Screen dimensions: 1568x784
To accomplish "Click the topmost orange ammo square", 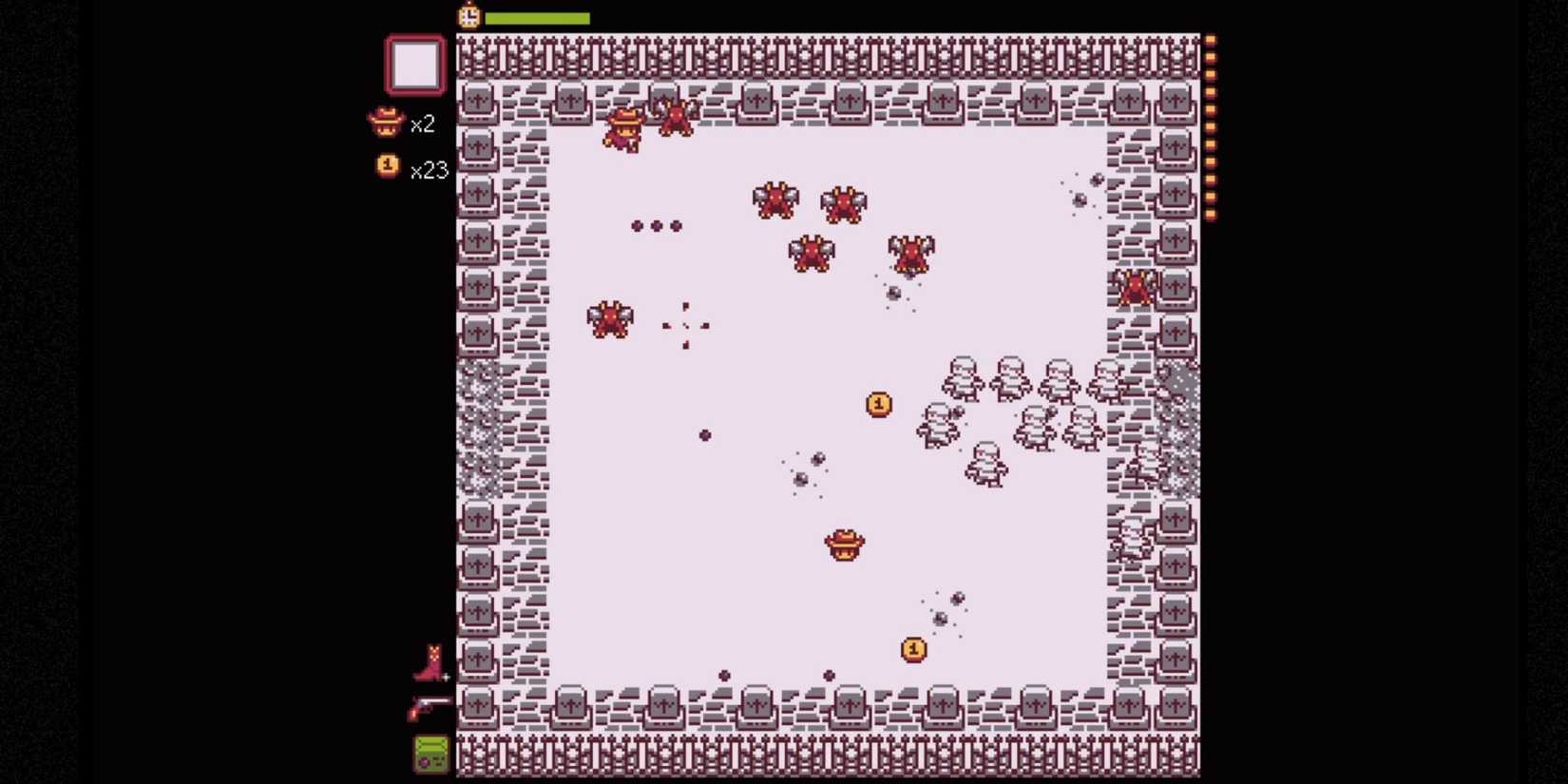I will coord(1211,38).
